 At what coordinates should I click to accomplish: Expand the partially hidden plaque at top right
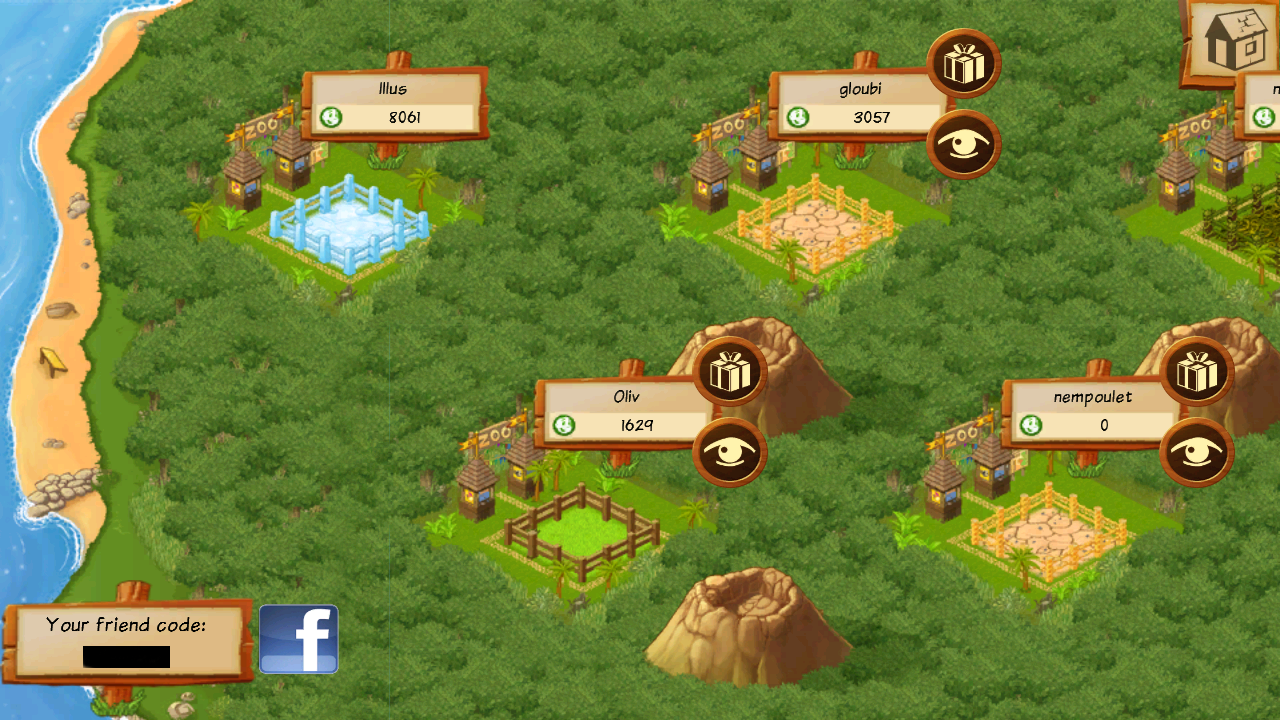point(1268,105)
